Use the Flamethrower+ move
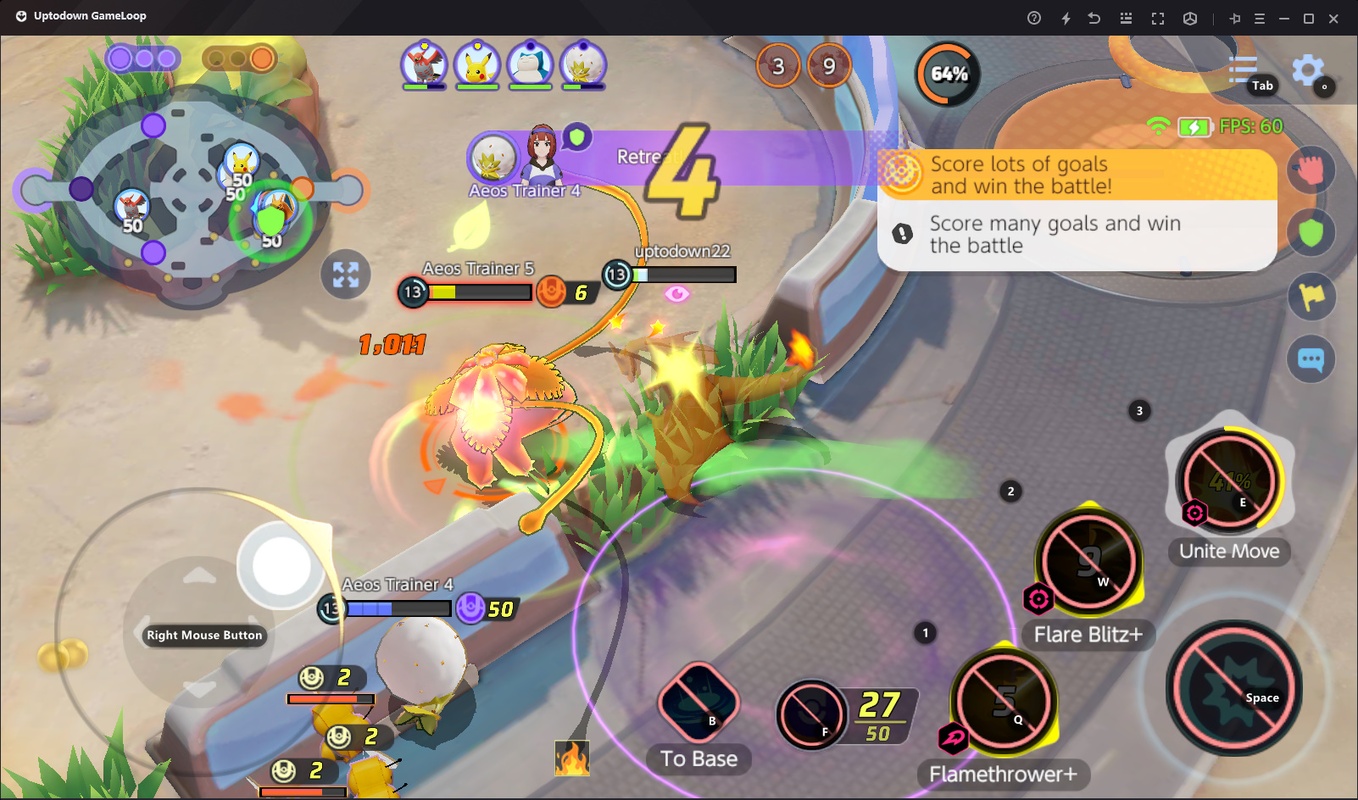 click(x=1003, y=696)
